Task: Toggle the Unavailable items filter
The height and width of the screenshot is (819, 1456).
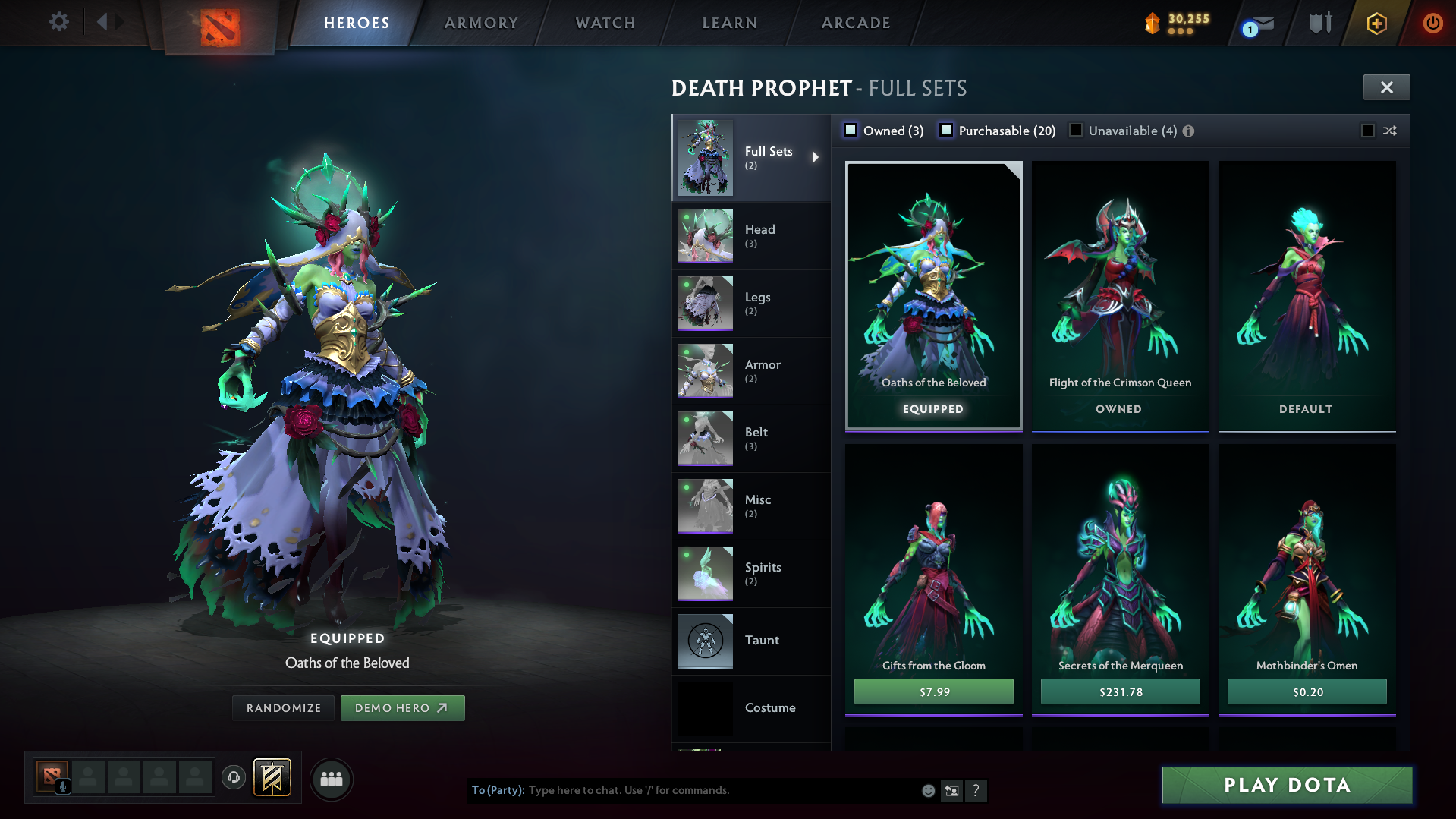Action: click(x=1076, y=131)
